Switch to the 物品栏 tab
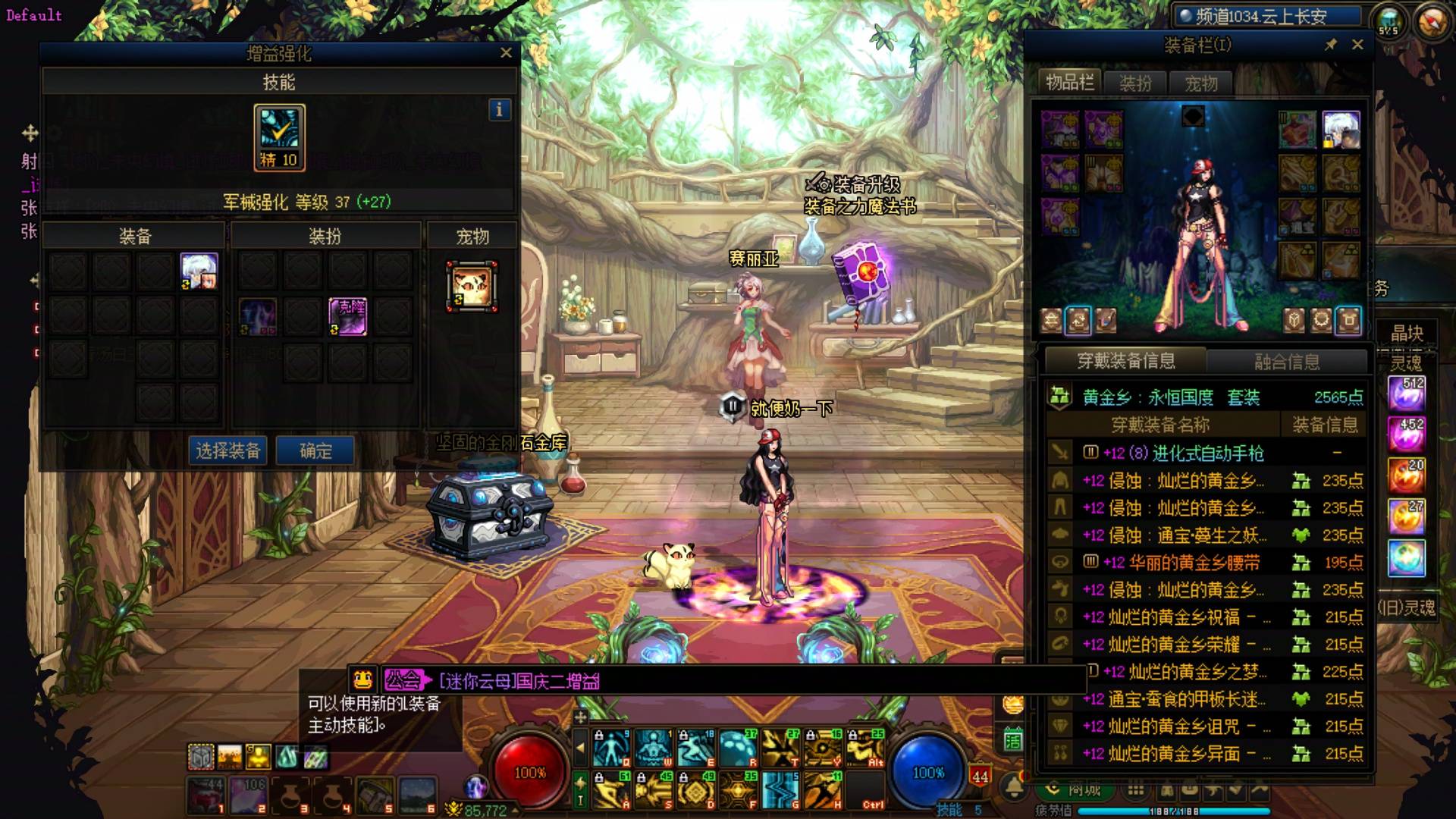 tap(1069, 83)
